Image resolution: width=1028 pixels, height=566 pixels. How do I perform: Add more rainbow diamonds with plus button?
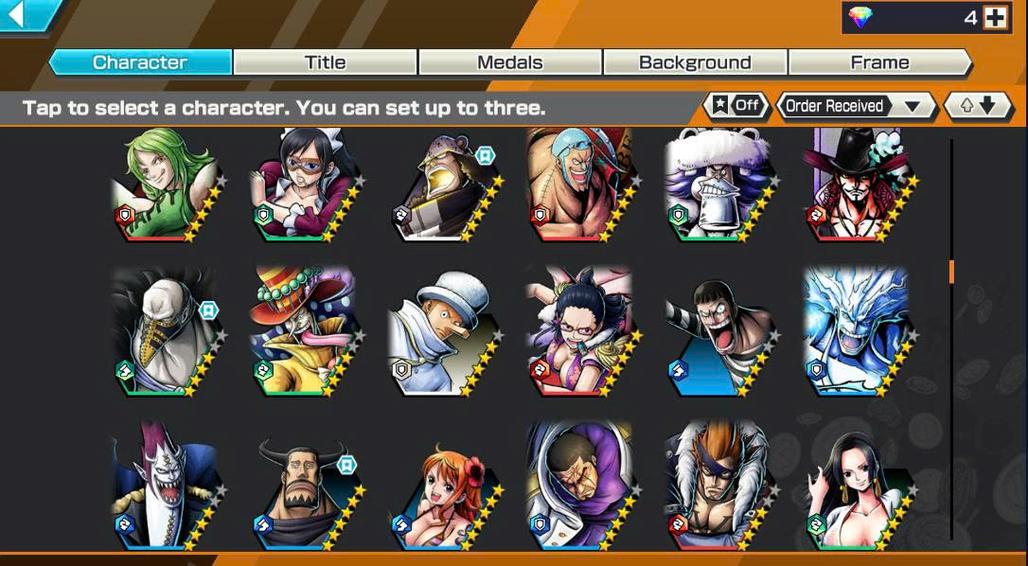click(x=995, y=17)
